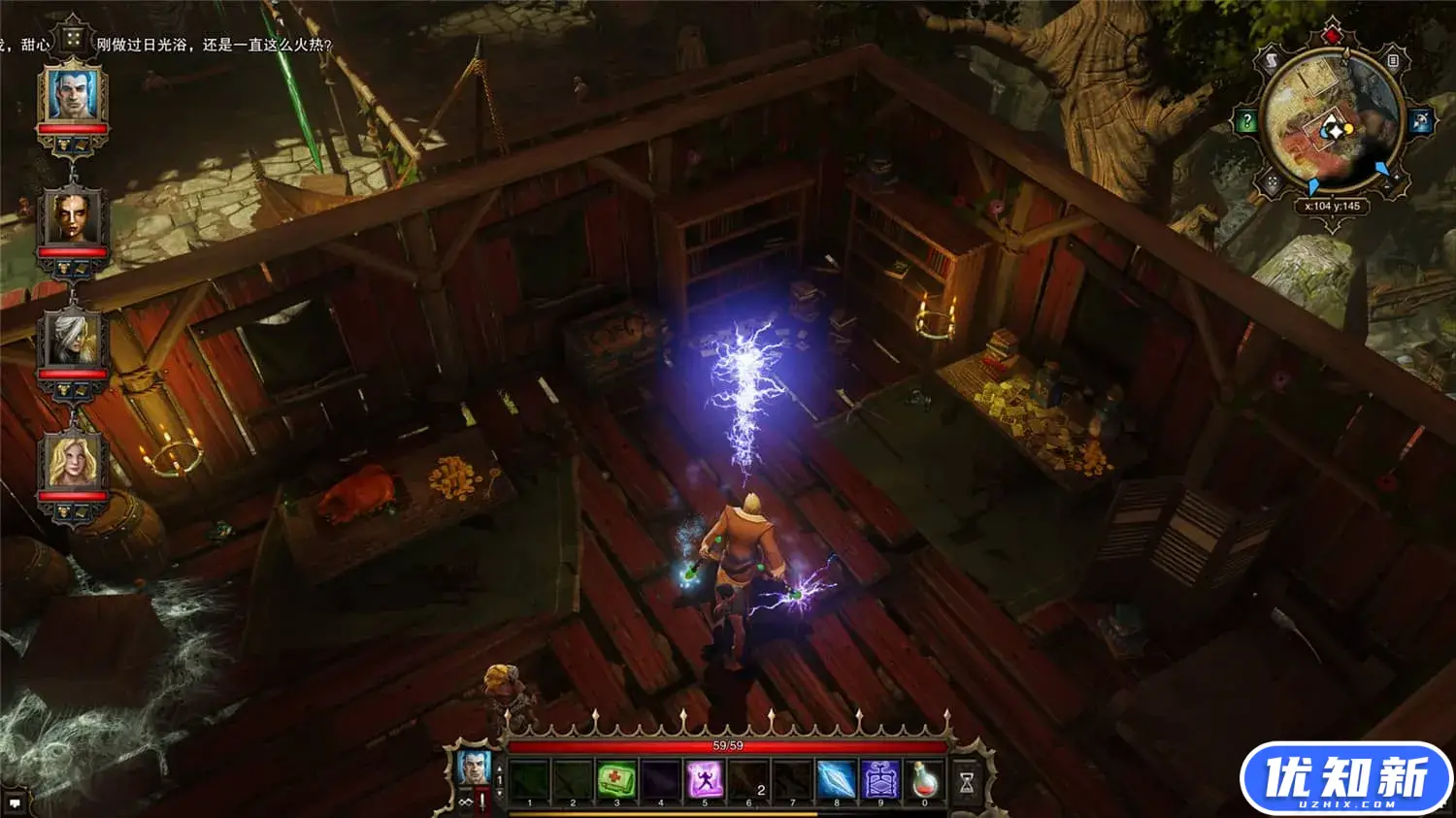The width and height of the screenshot is (1456, 818).
Task: Click the list icon right of the minimap
Action: 1393,61
